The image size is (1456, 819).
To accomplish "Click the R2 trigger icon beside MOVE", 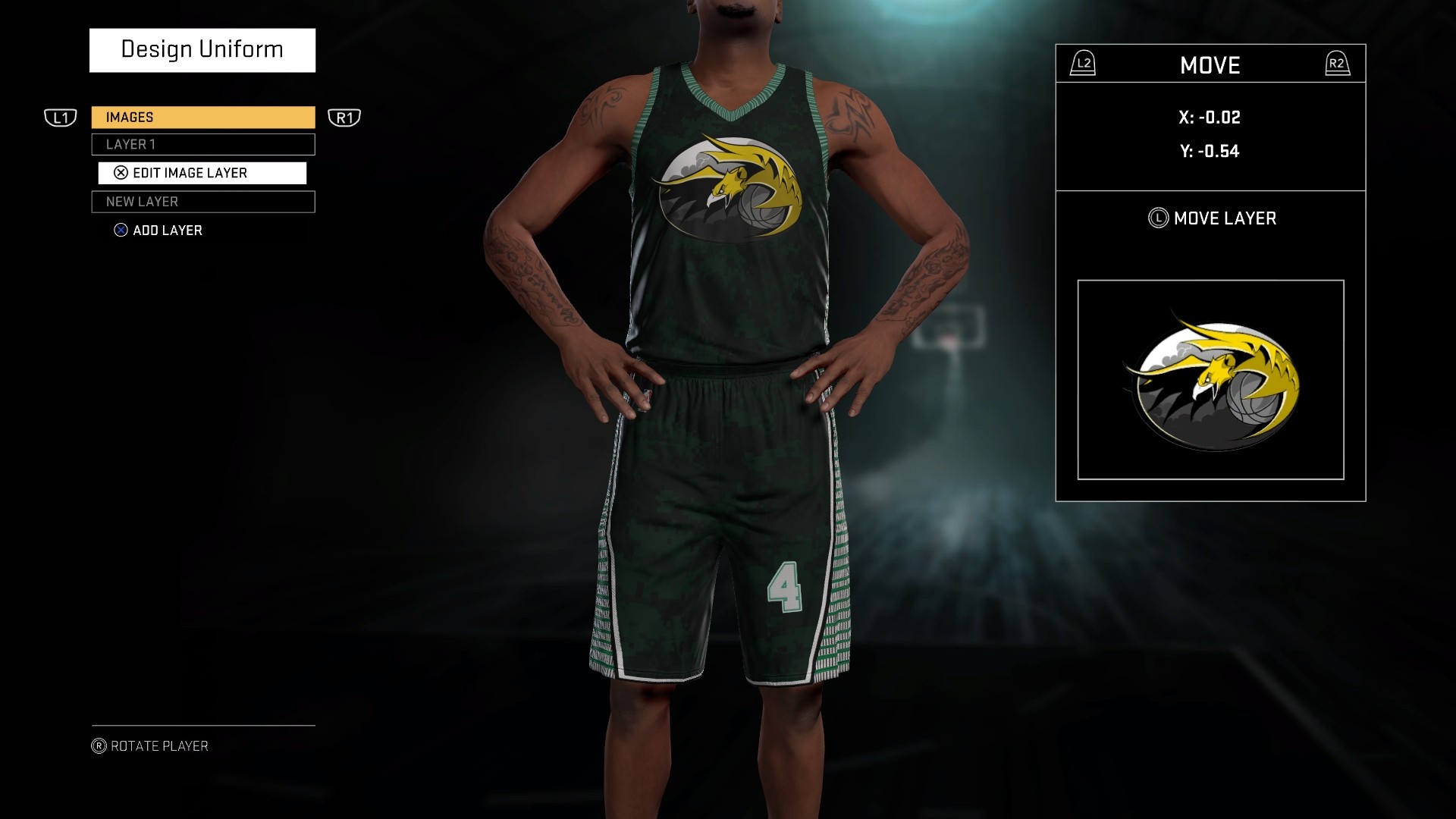I will [x=1339, y=64].
